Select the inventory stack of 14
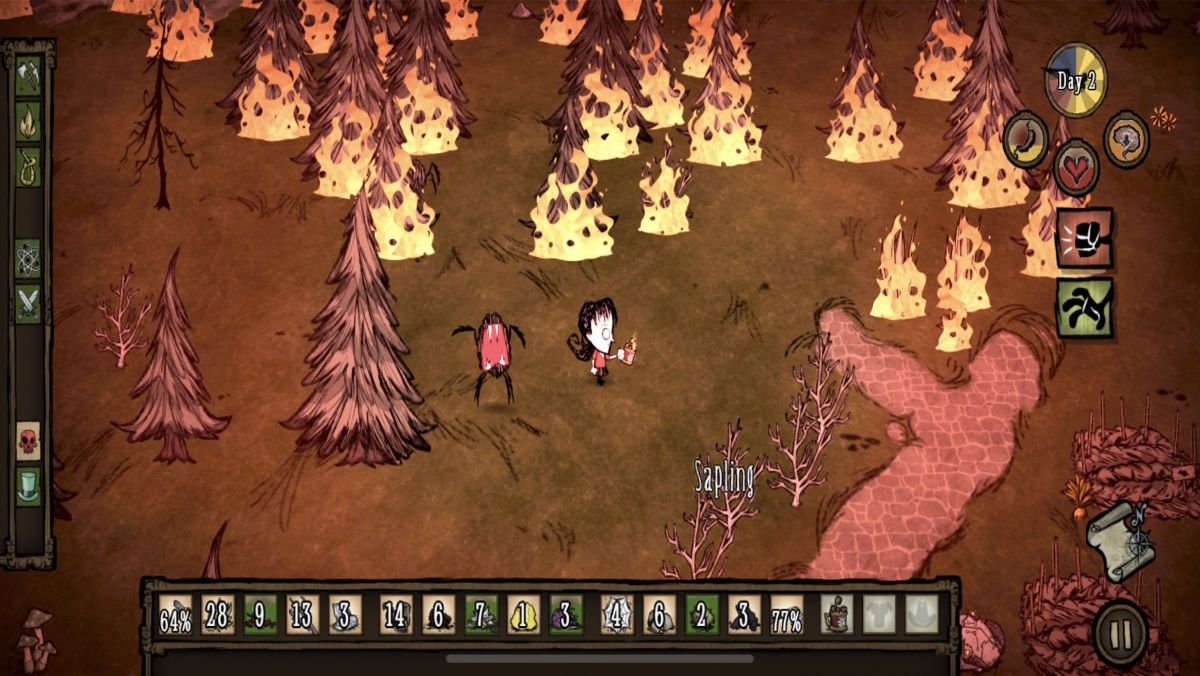Viewport: 1200px width, 676px height. [396, 615]
